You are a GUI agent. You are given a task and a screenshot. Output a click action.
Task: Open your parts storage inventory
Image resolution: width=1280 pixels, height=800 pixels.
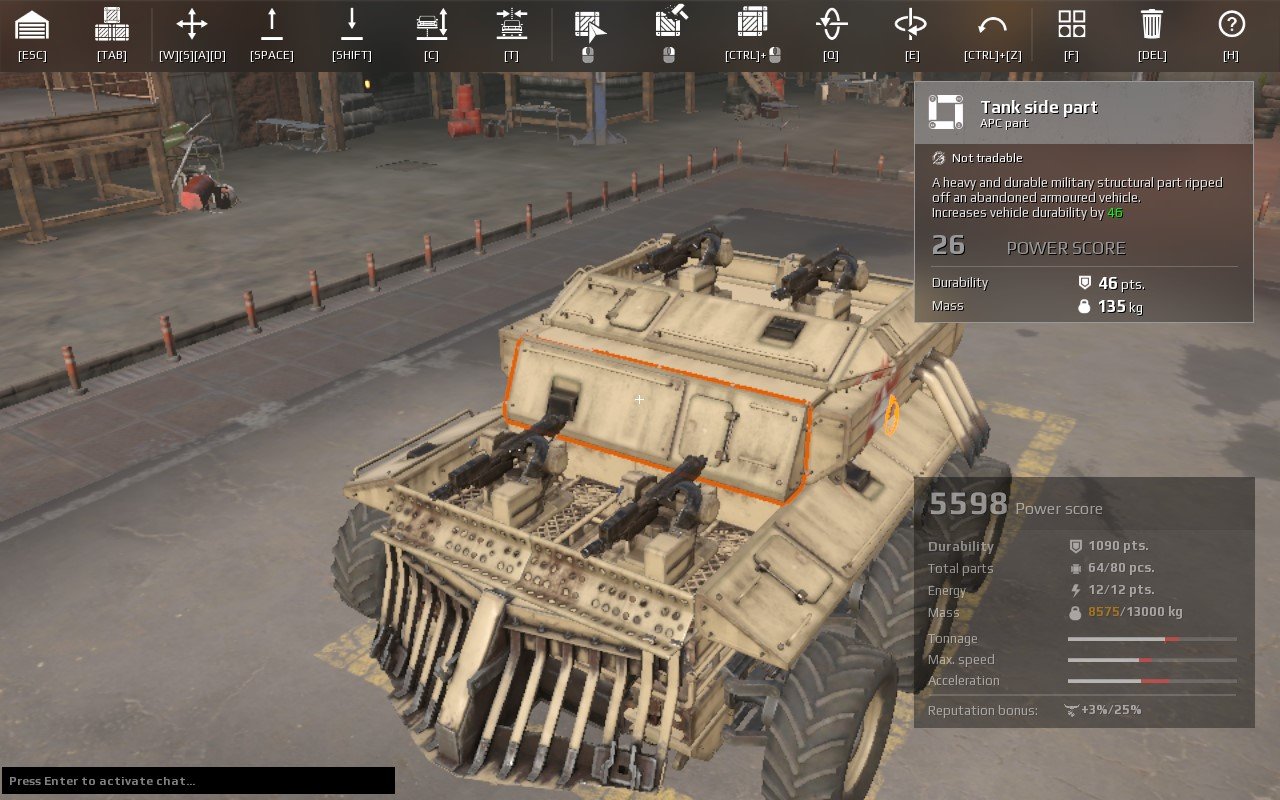(111, 30)
